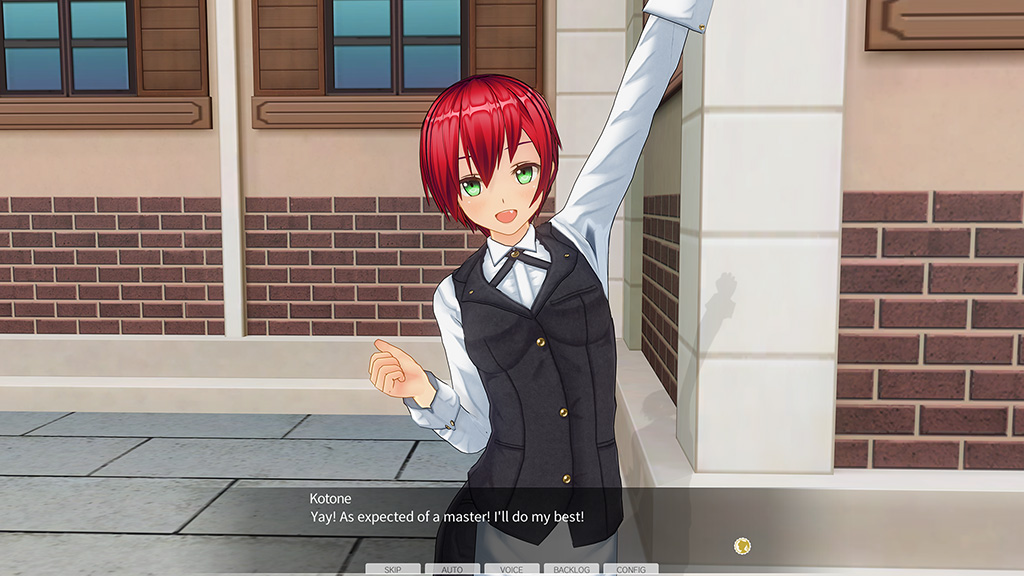Image resolution: width=1024 pixels, height=576 pixels.
Task: Open the CONFIG settings
Action: click(630, 570)
